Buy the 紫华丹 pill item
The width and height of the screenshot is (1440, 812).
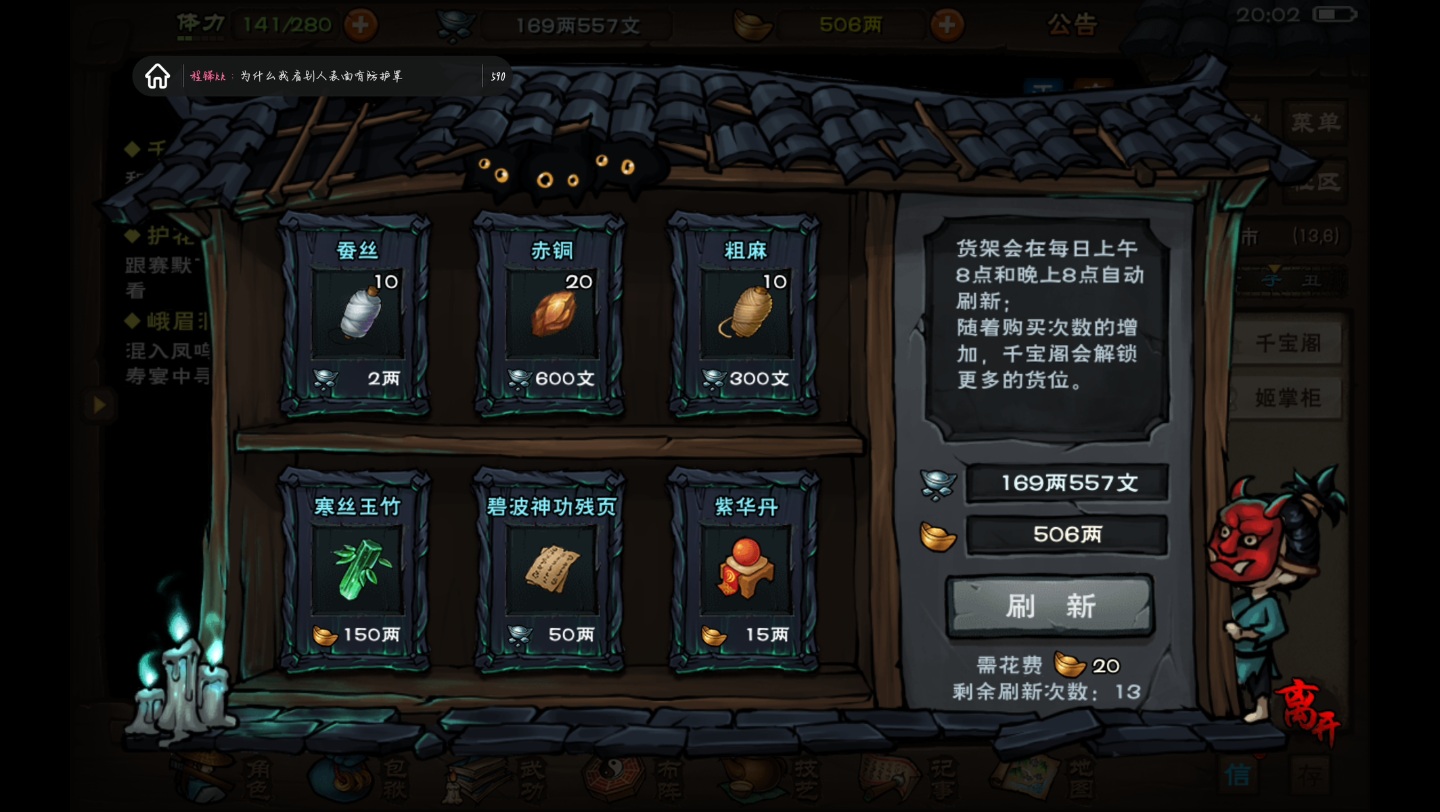tap(744, 570)
